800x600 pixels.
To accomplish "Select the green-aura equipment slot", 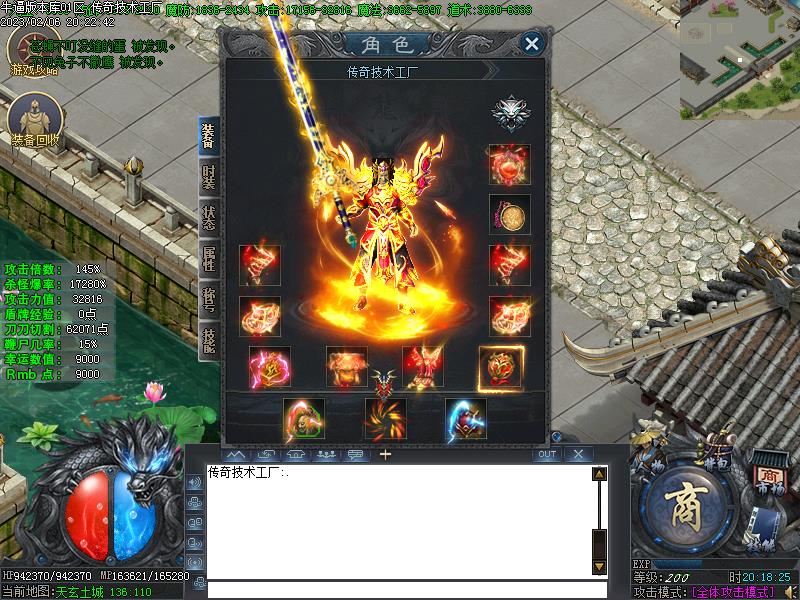I will (x=304, y=420).
